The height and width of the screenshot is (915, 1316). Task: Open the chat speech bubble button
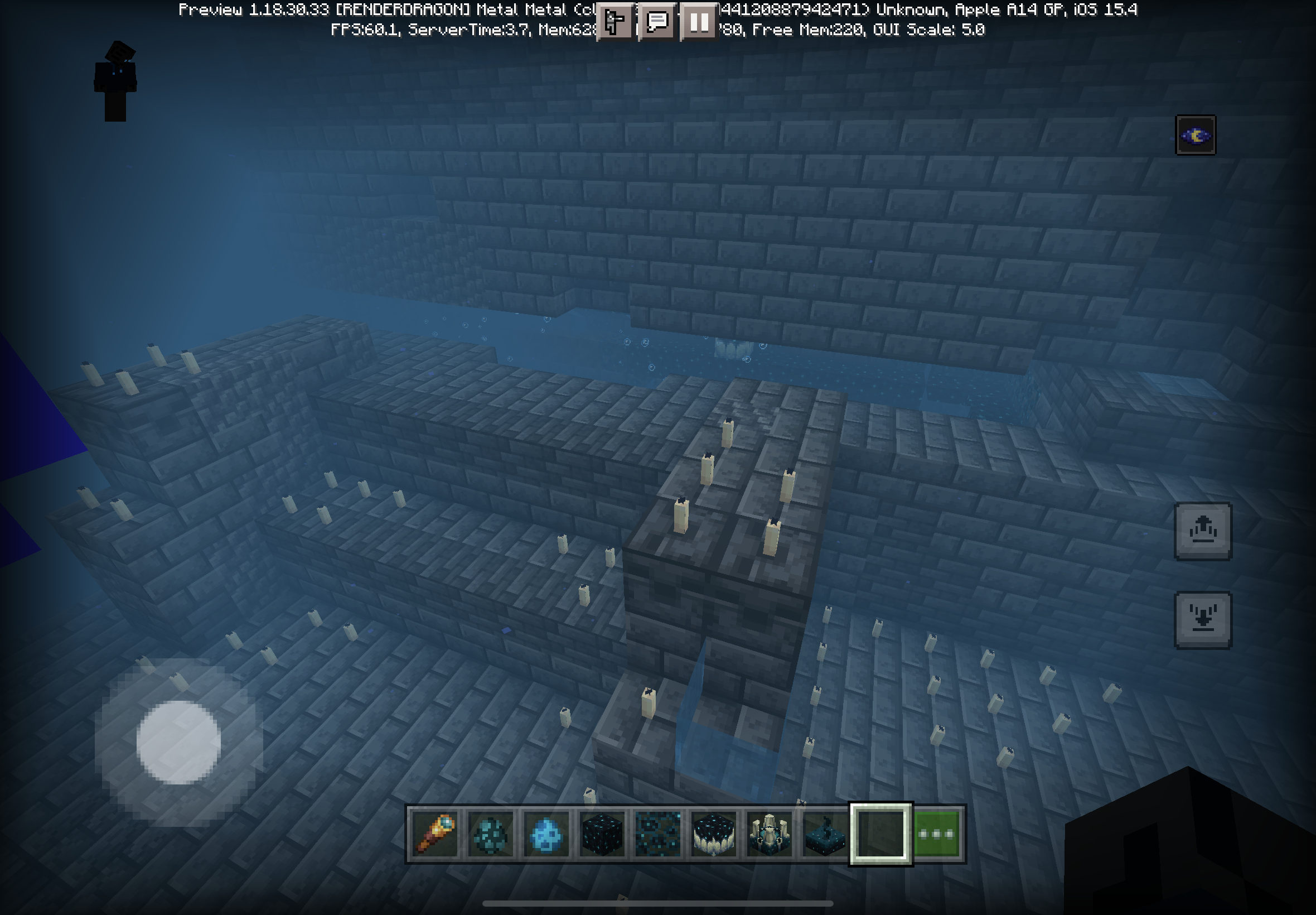point(656,22)
